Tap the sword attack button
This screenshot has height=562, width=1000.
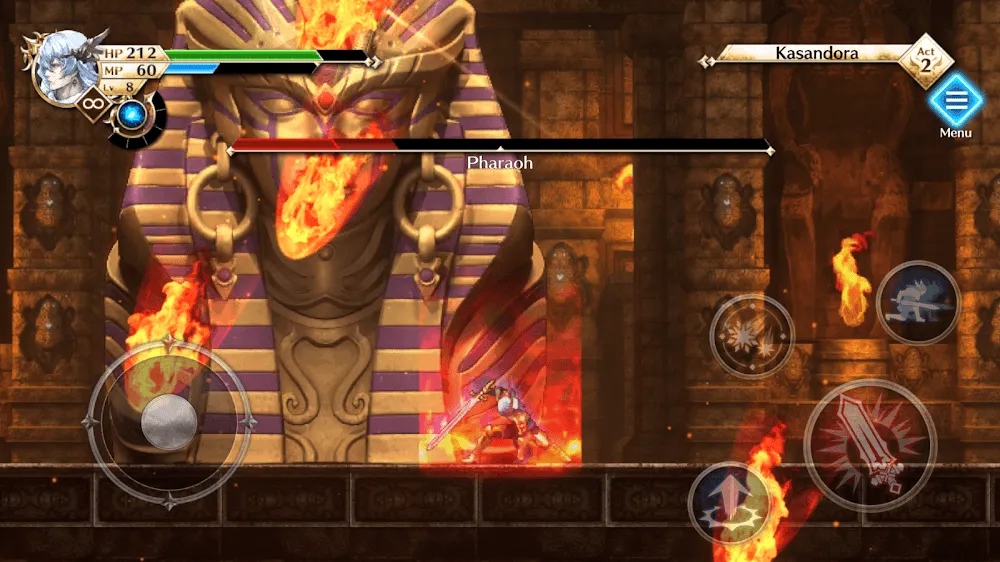point(869,446)
